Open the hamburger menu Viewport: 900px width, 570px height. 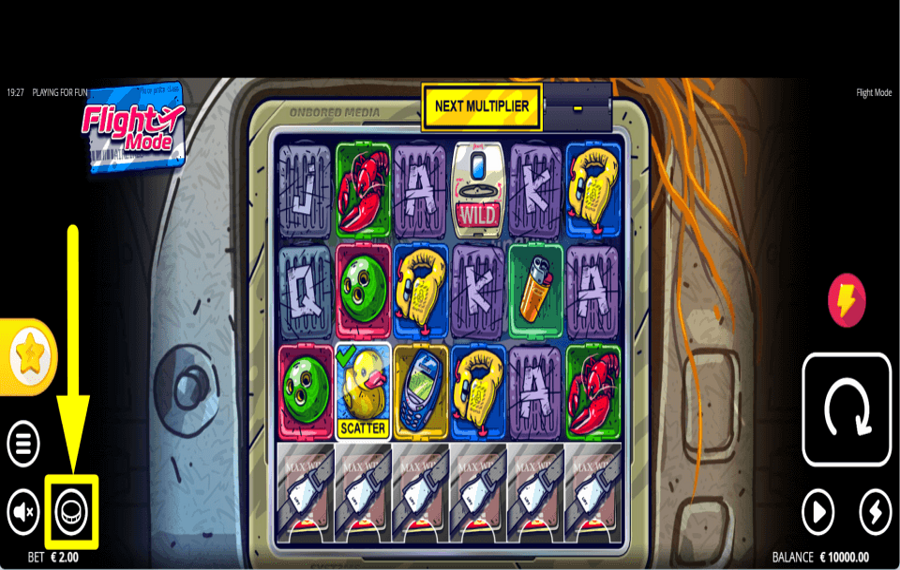[x=24, y=442]
